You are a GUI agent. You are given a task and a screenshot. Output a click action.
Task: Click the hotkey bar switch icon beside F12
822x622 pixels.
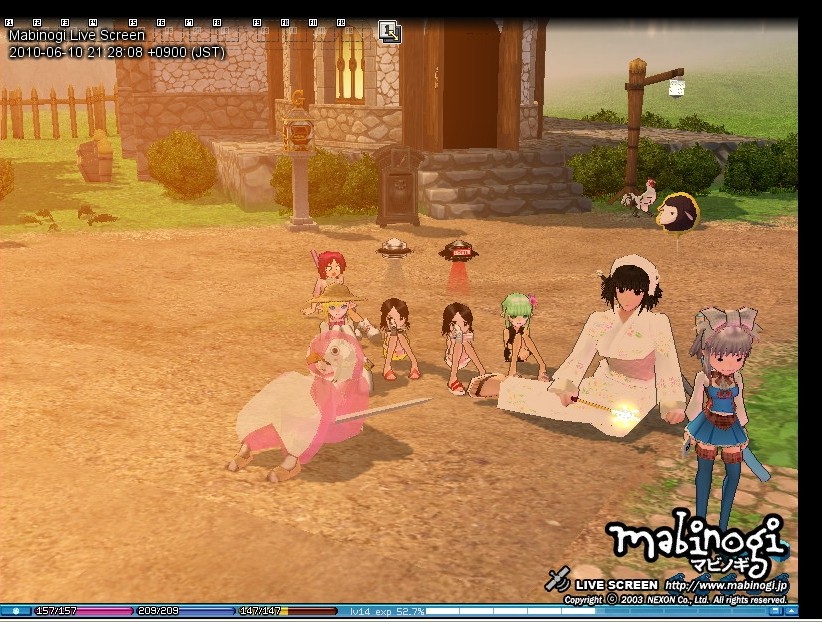[x=389, y=32]
